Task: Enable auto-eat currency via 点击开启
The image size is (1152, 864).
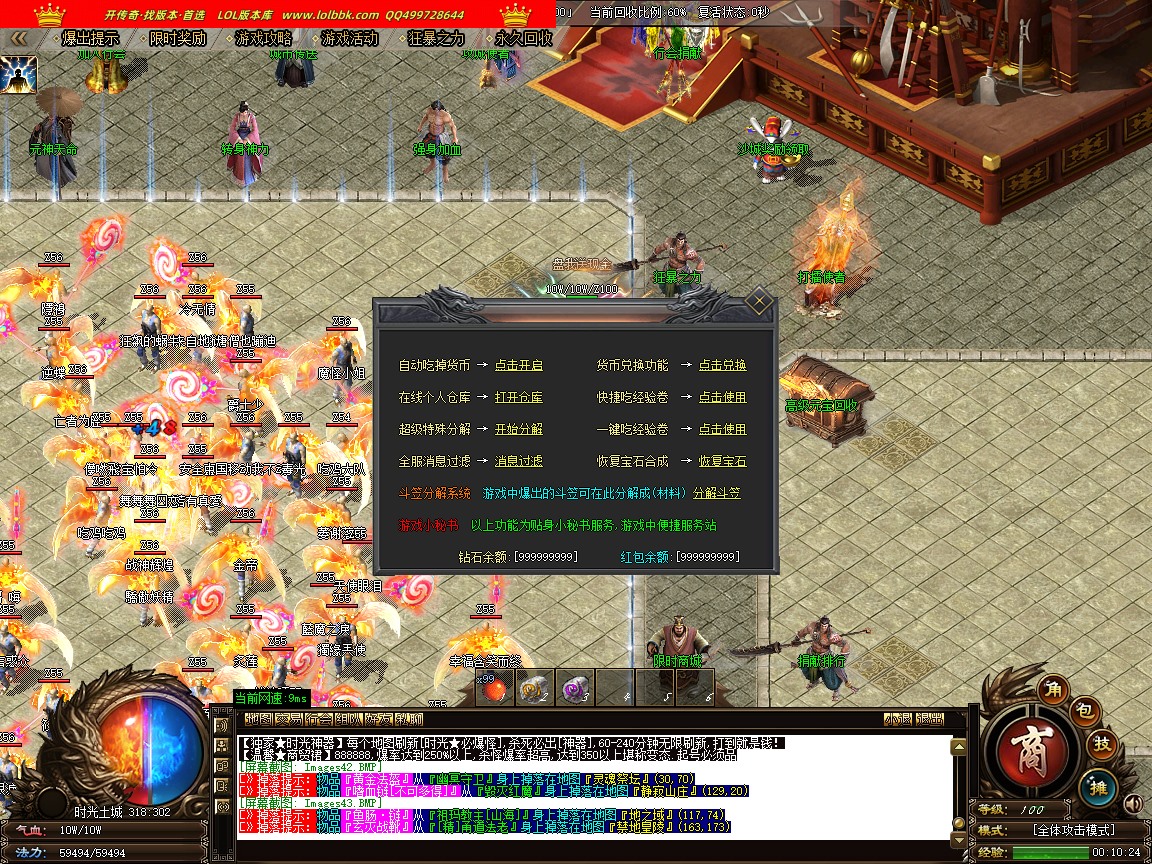Action: [519, 366]
